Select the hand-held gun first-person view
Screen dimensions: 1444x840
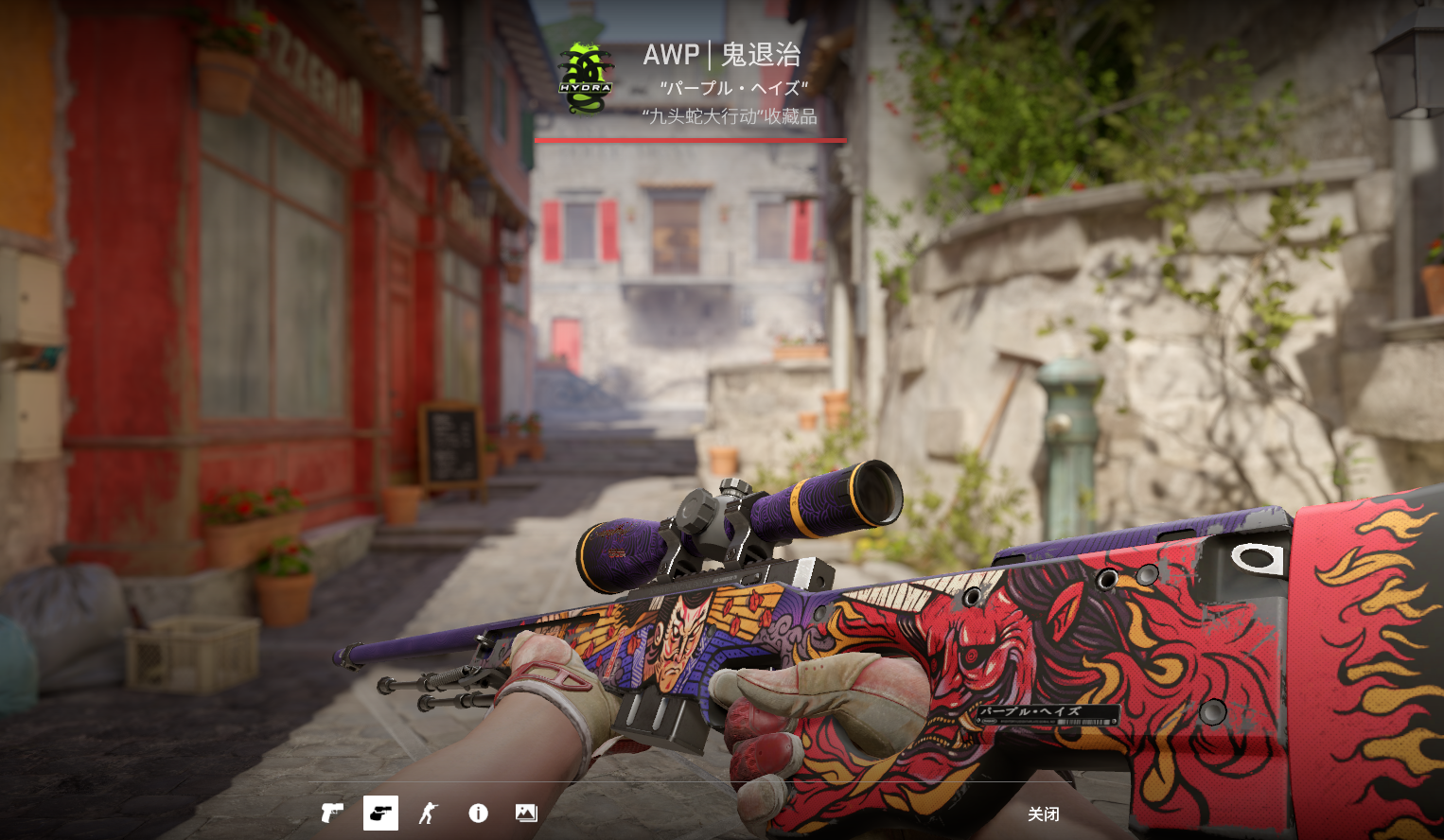click(380, 814)
